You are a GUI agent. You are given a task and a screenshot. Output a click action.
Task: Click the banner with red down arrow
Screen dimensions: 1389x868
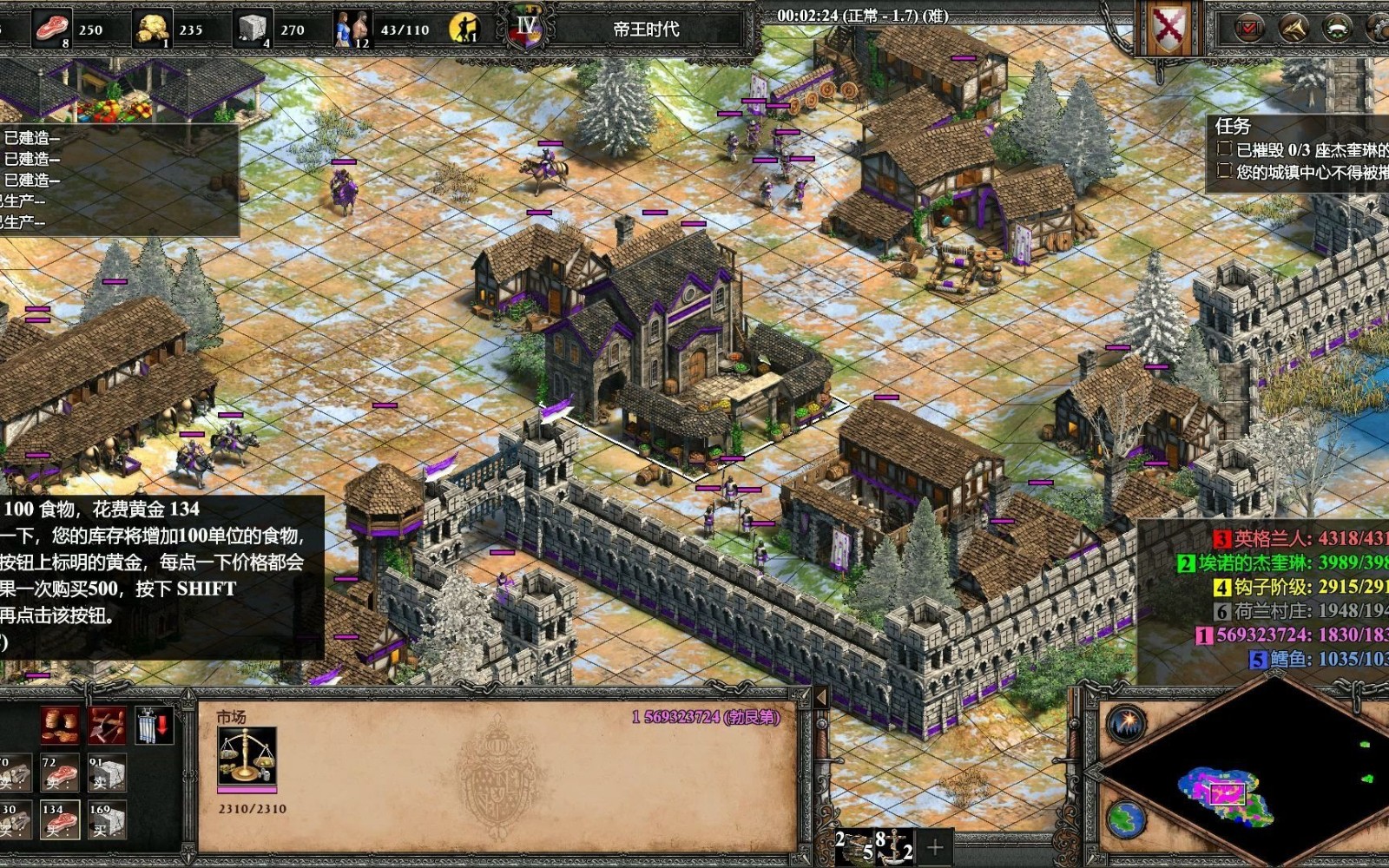point(154,726)
